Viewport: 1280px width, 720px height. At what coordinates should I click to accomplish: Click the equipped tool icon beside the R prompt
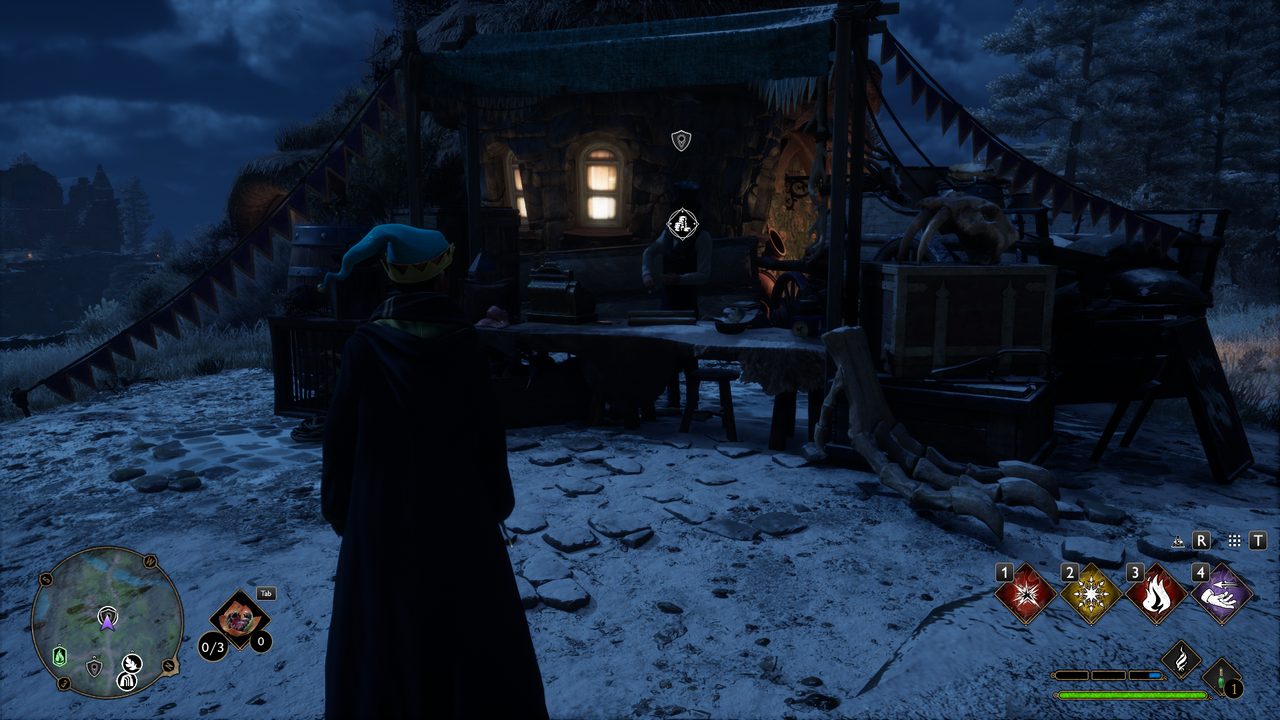point(1177,541)
